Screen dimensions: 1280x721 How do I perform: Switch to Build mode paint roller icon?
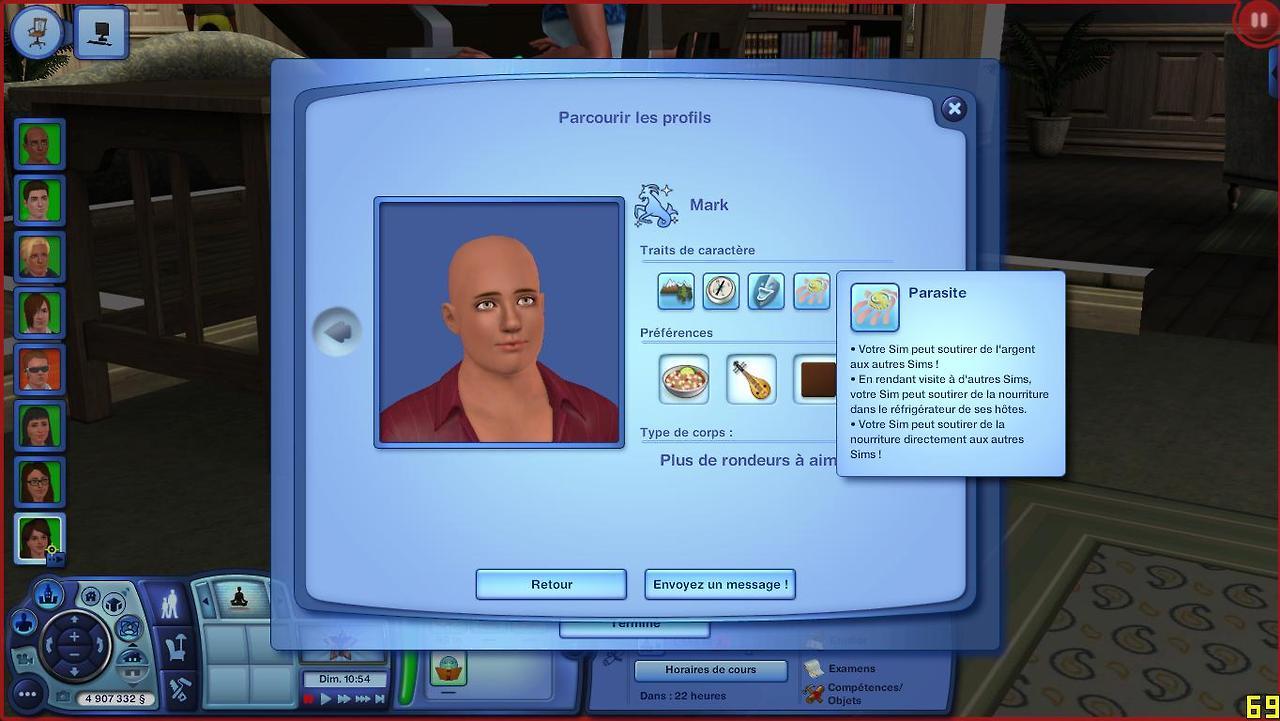point(180,688)
